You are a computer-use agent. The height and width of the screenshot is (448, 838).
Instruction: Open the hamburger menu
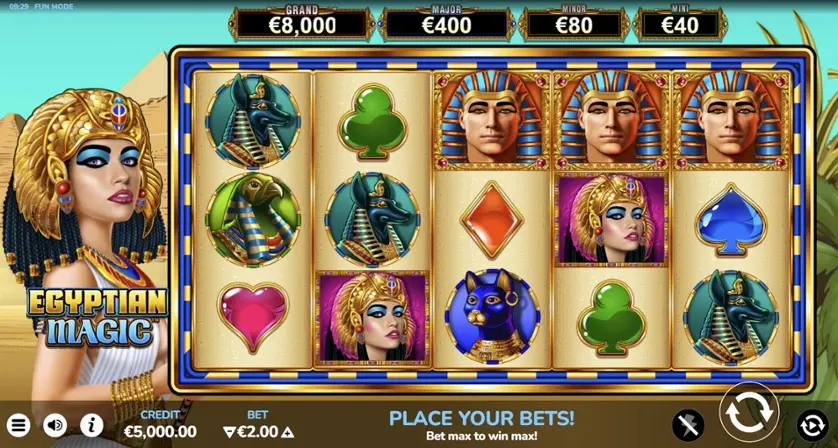click(x=19, y=426)
